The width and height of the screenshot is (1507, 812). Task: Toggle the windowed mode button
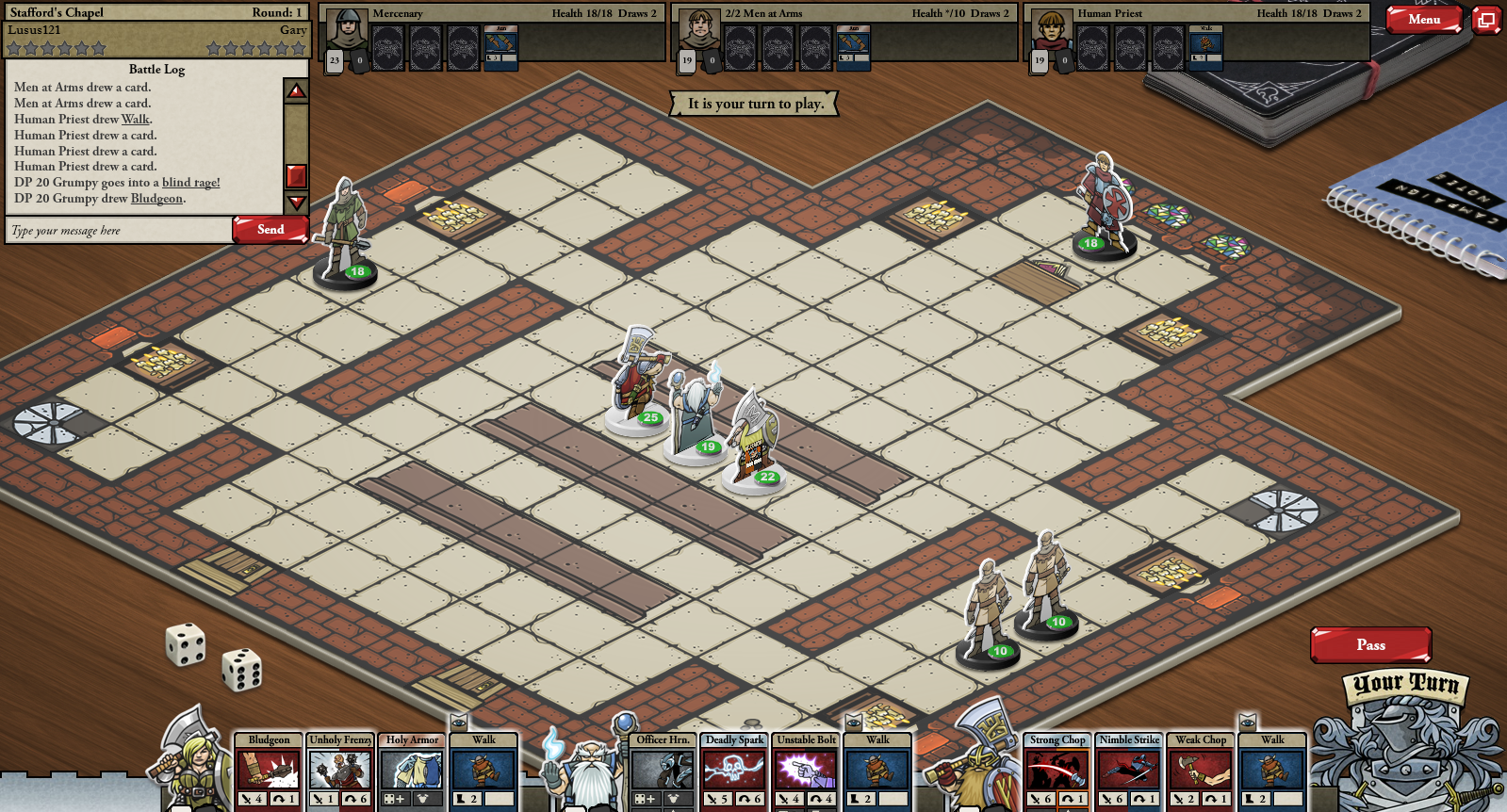[1486, 20]
